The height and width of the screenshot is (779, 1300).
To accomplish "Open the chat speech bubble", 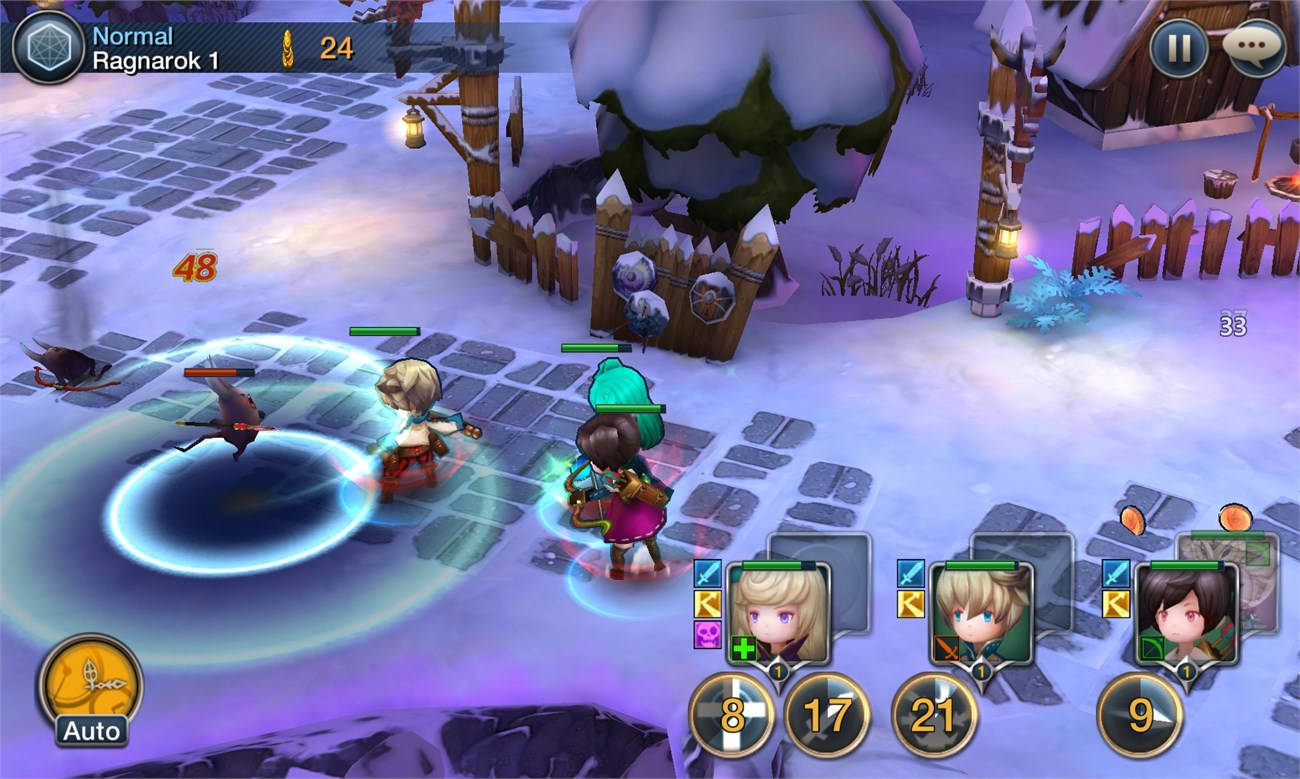I will [x=1254, y=47].
